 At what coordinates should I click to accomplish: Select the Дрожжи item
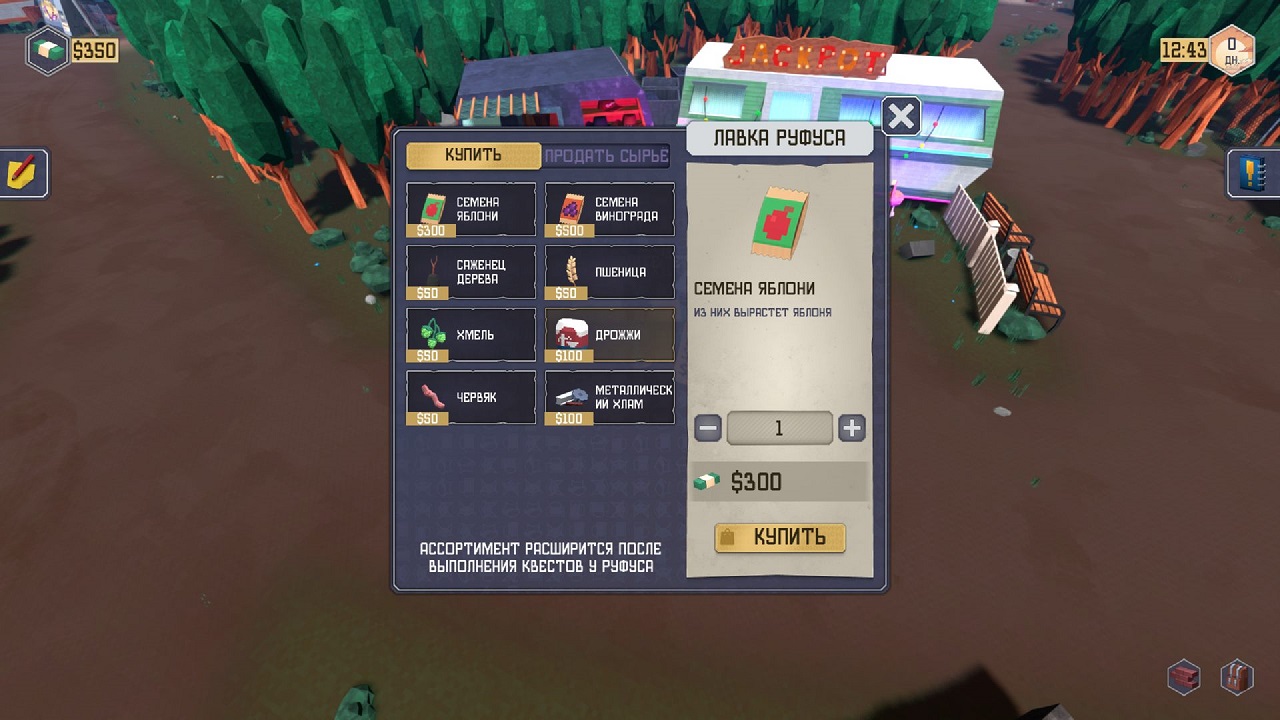[x=609, y=335]
